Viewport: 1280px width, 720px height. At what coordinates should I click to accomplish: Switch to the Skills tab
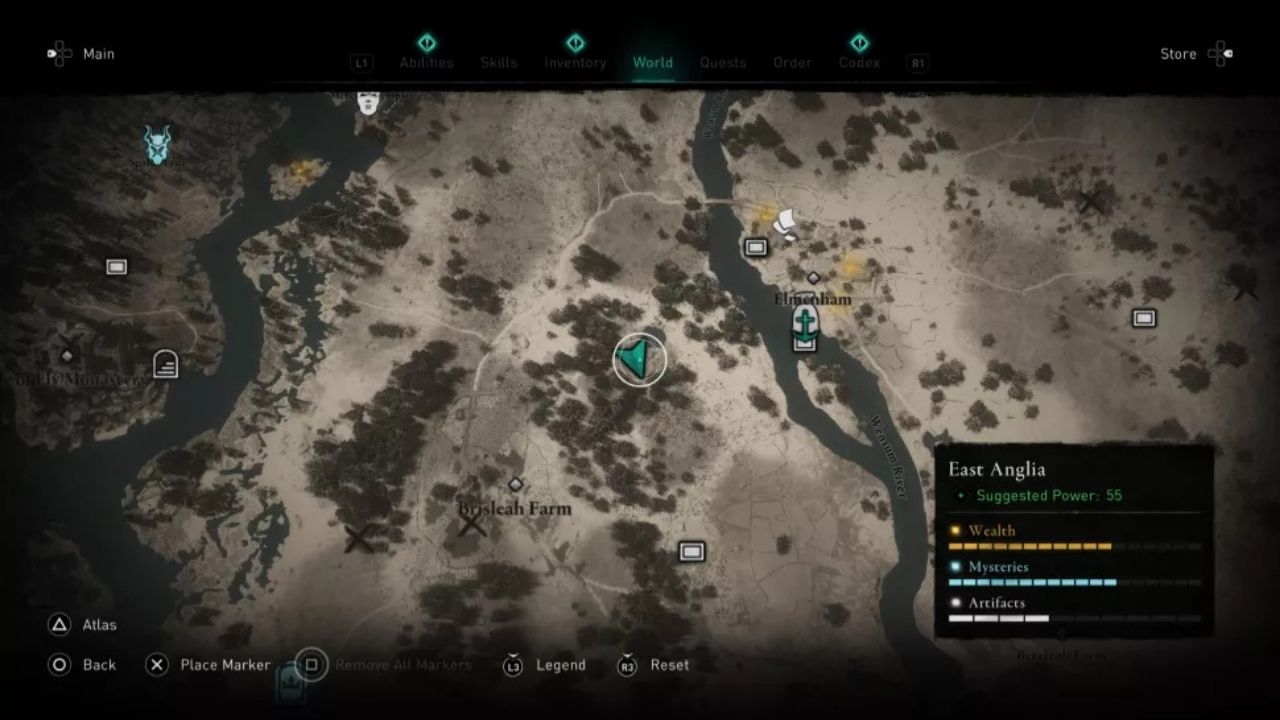coord(498,62)
